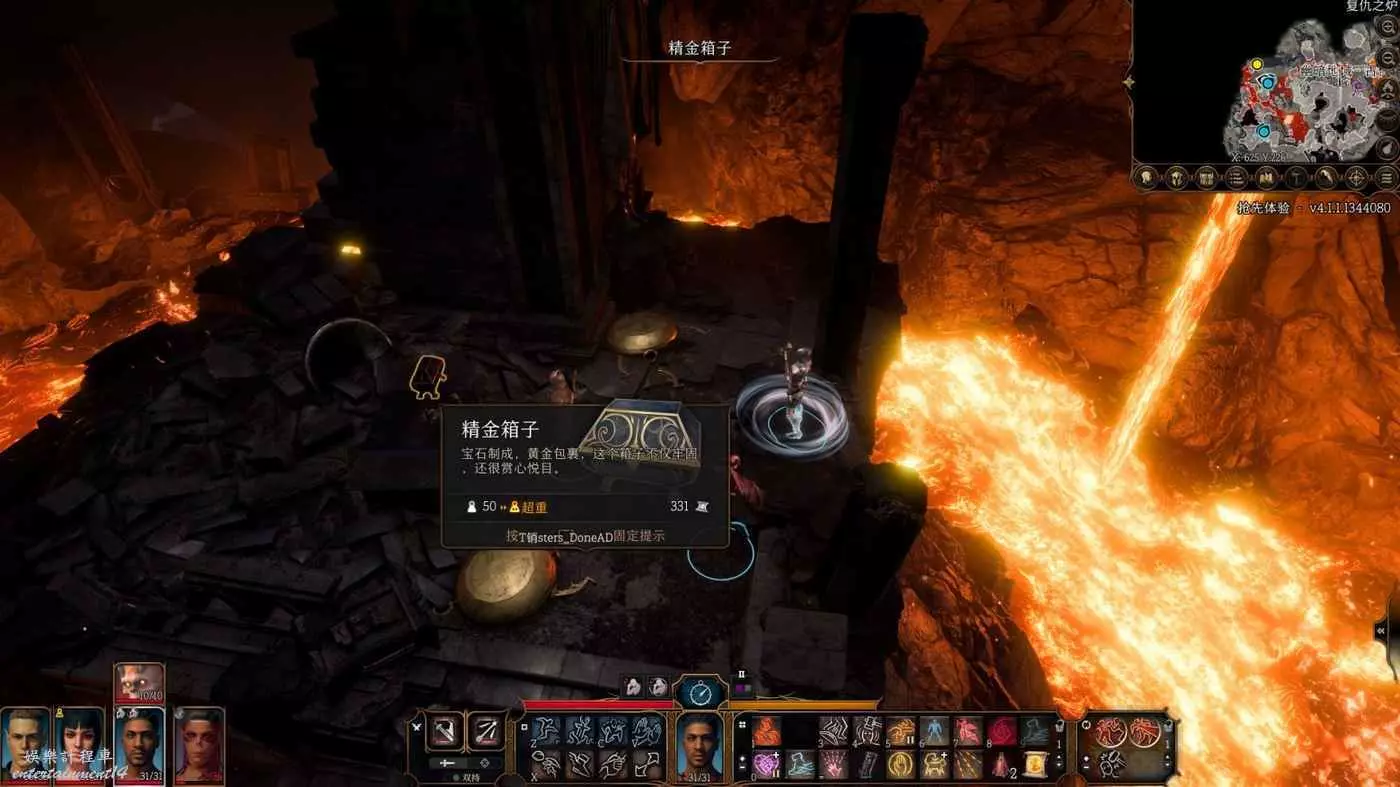Screen dimensions: 1400x787
Task: Select the melee weapon attack slot
Action: pyautogui.click(x=445, y=731)
